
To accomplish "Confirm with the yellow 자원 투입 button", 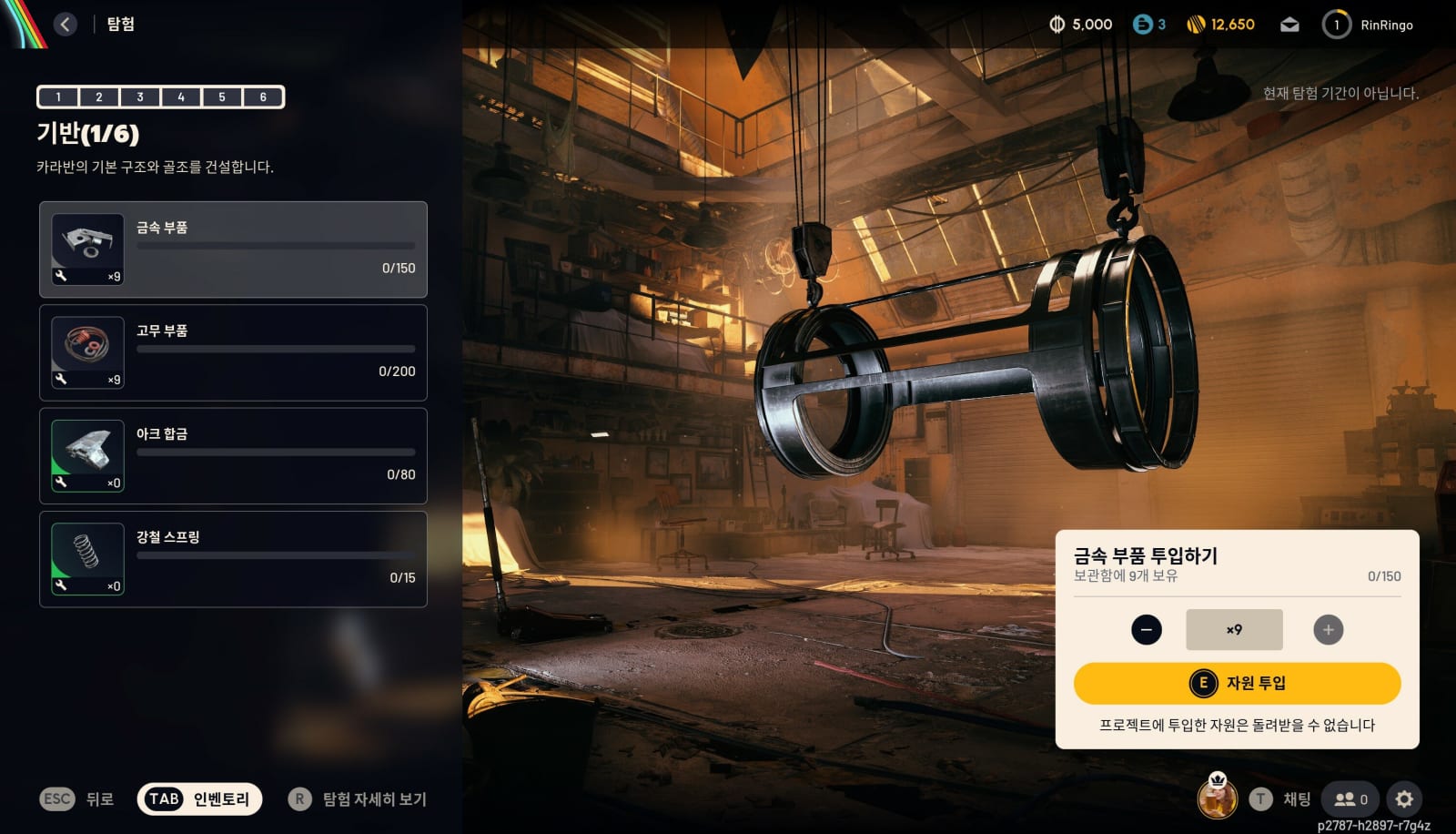I will 1237,683.
